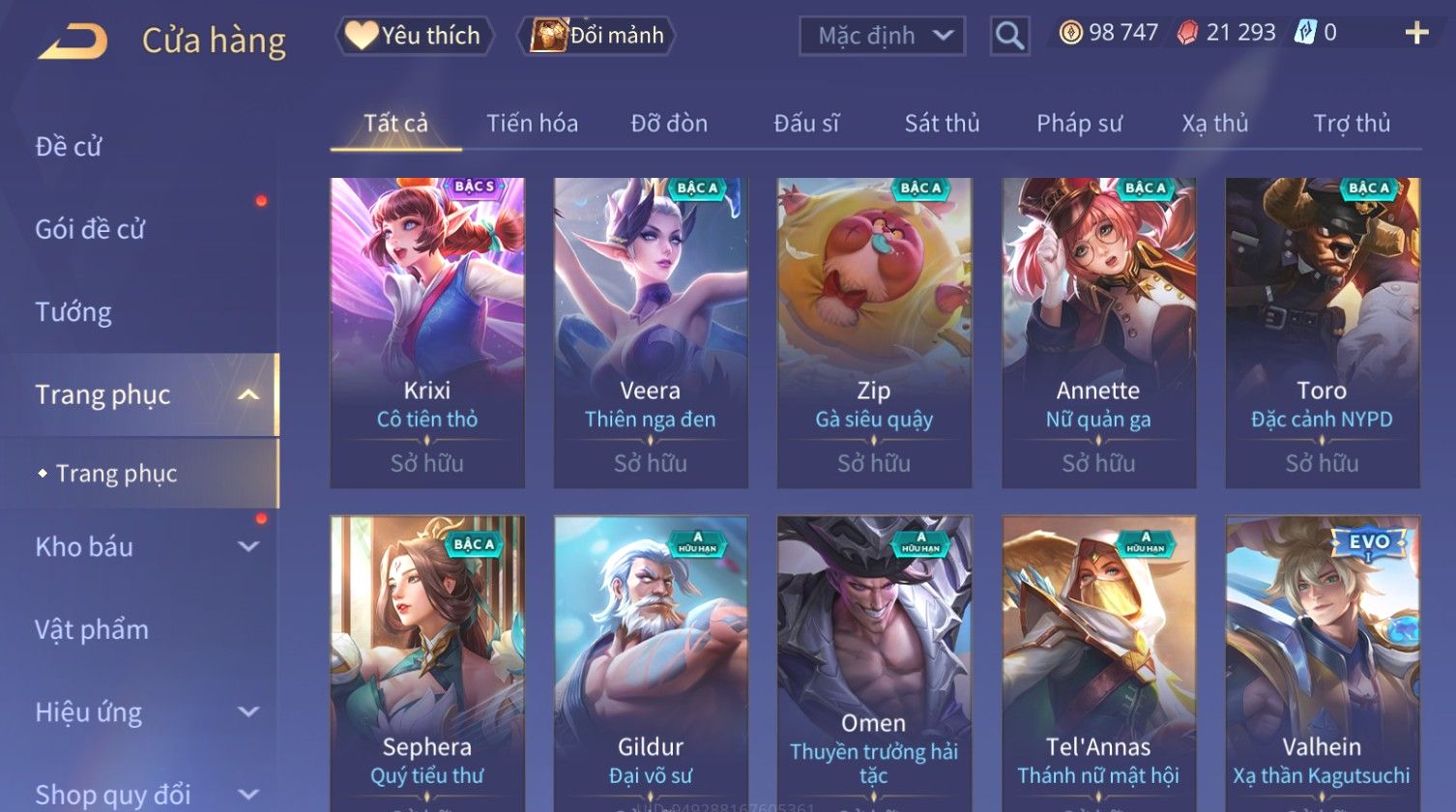The width and height of the screenshot is (1456, 812).
Task: Open the Yêu thích favorites list
Action: [x=415, y=36]
